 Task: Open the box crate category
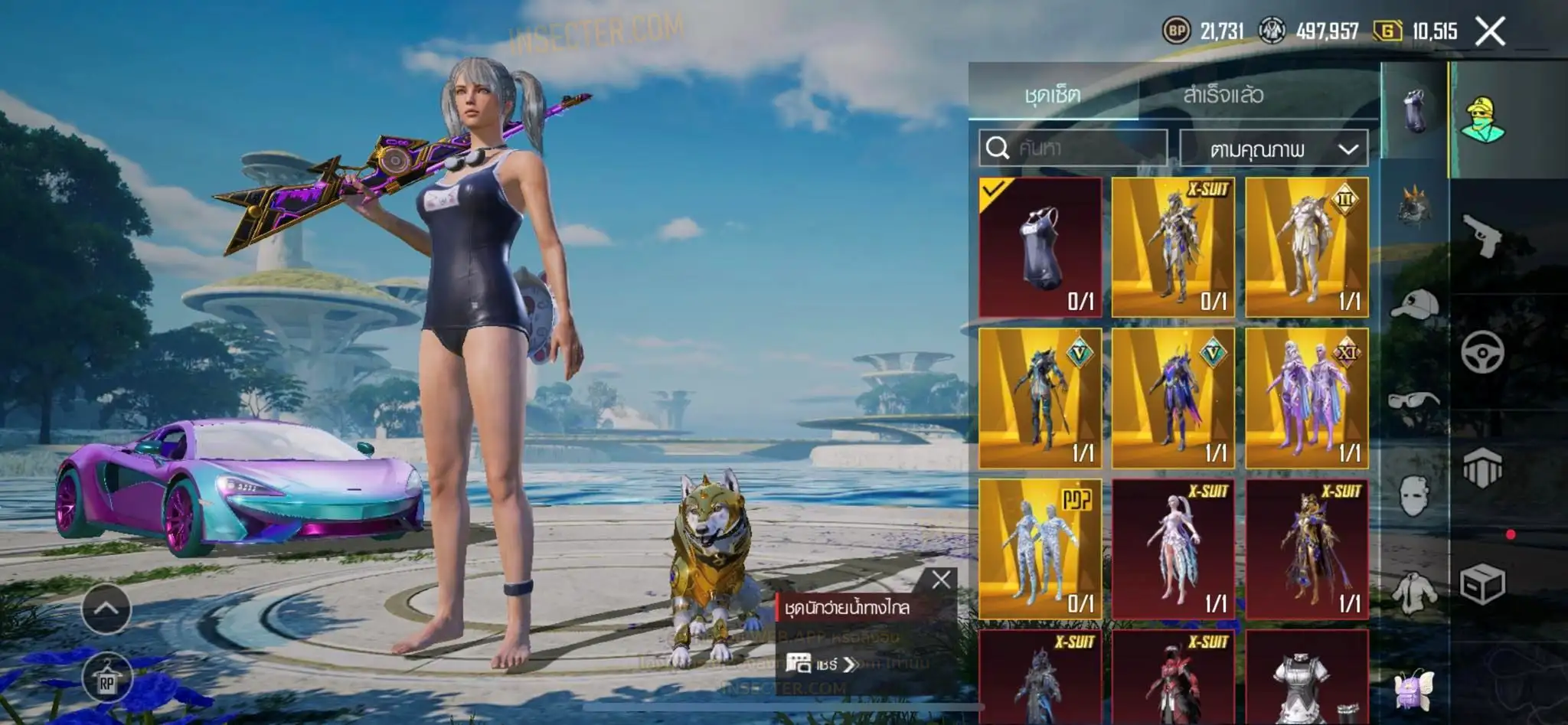coord(1482,585)
